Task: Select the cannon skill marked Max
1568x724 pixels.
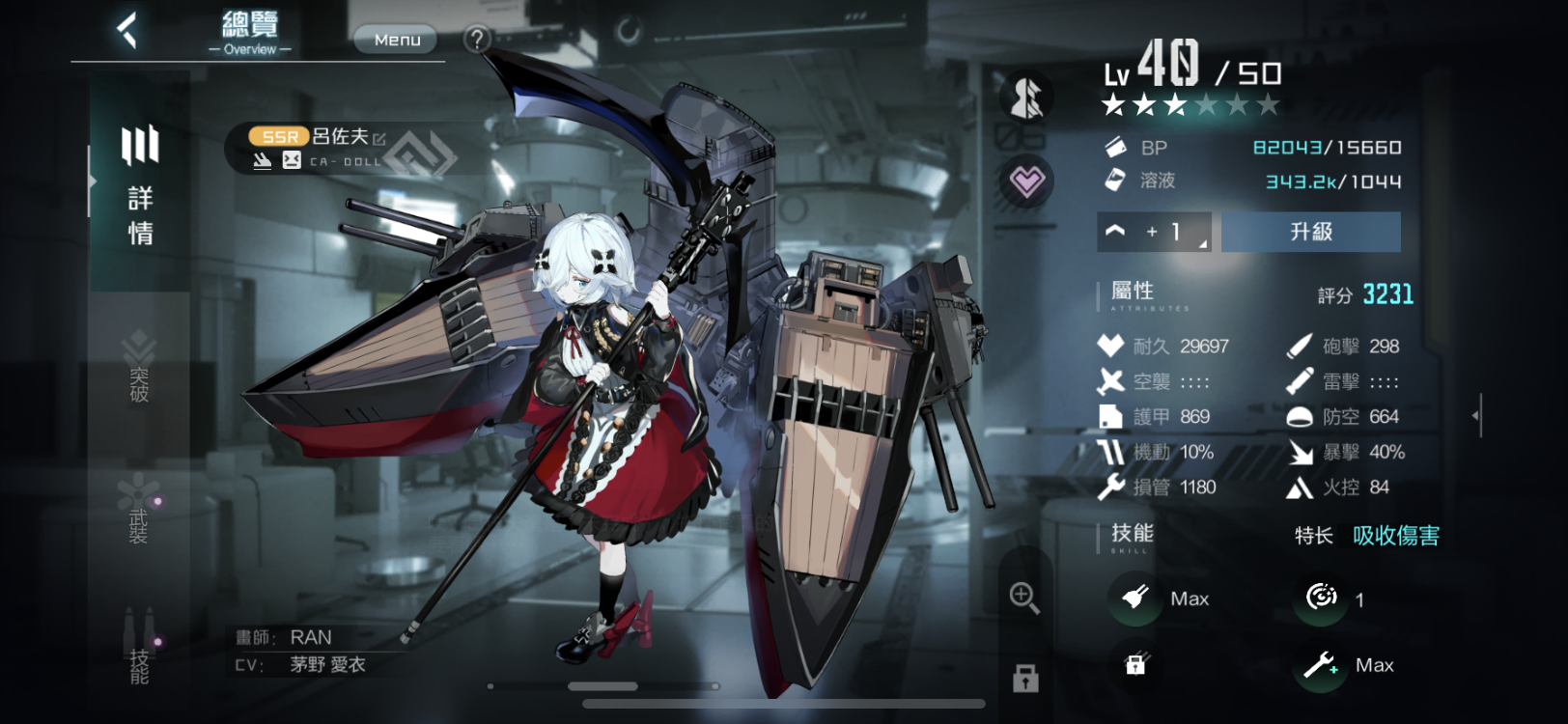Action: point(1135,599)
